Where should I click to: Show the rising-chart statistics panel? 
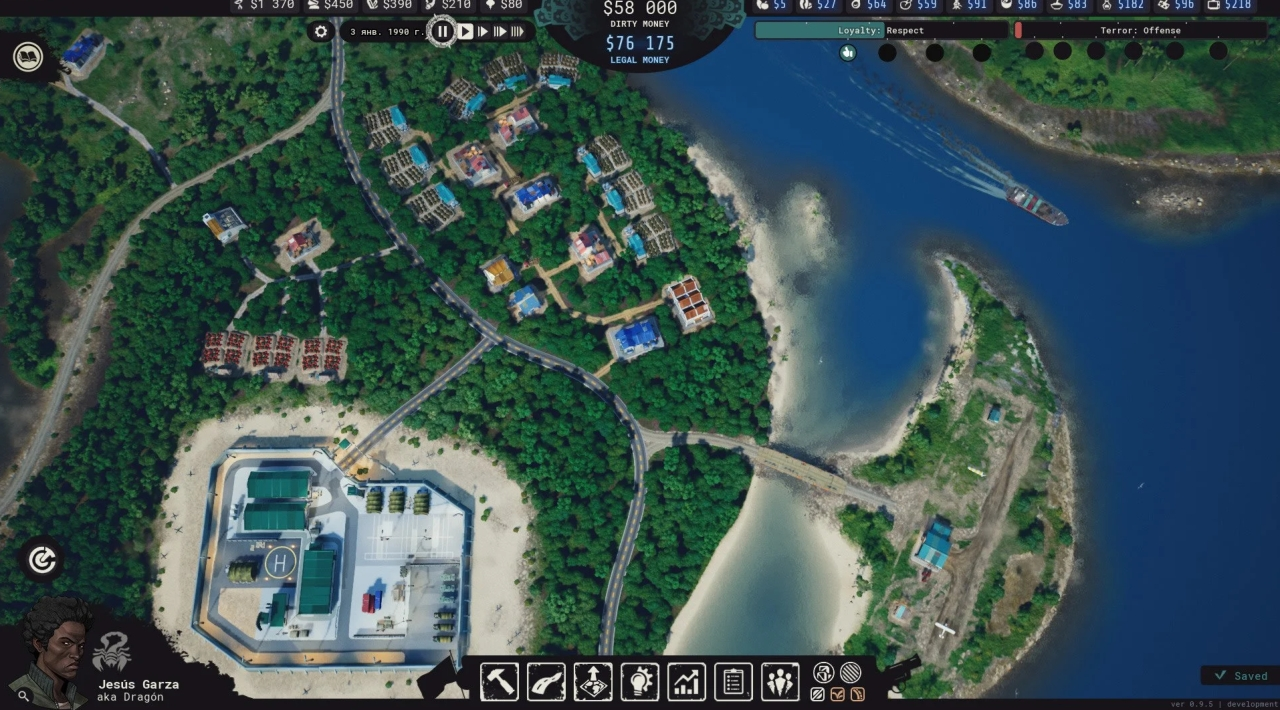tap(687, 682)
